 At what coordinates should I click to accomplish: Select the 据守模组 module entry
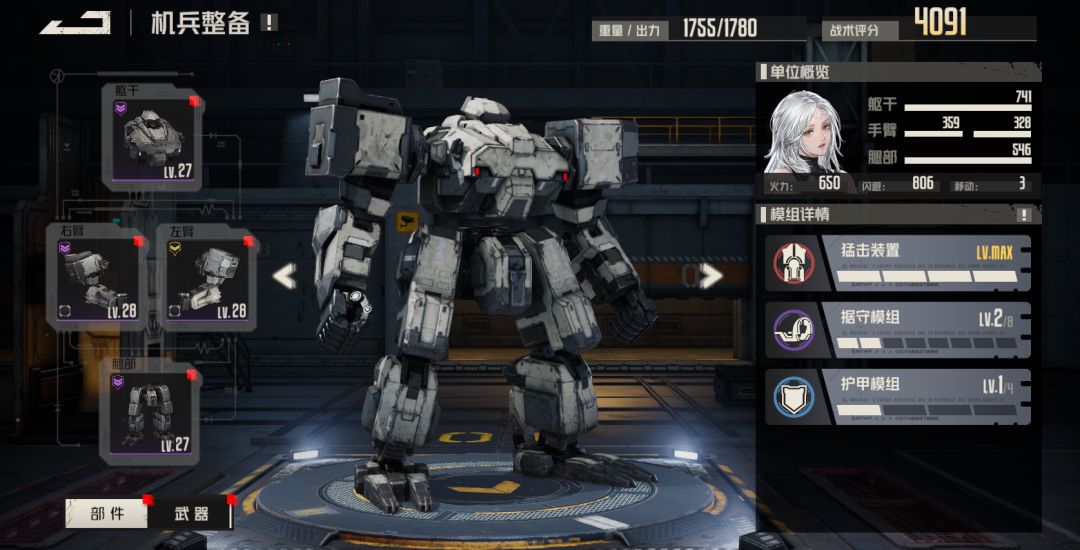tap(898, 329)
